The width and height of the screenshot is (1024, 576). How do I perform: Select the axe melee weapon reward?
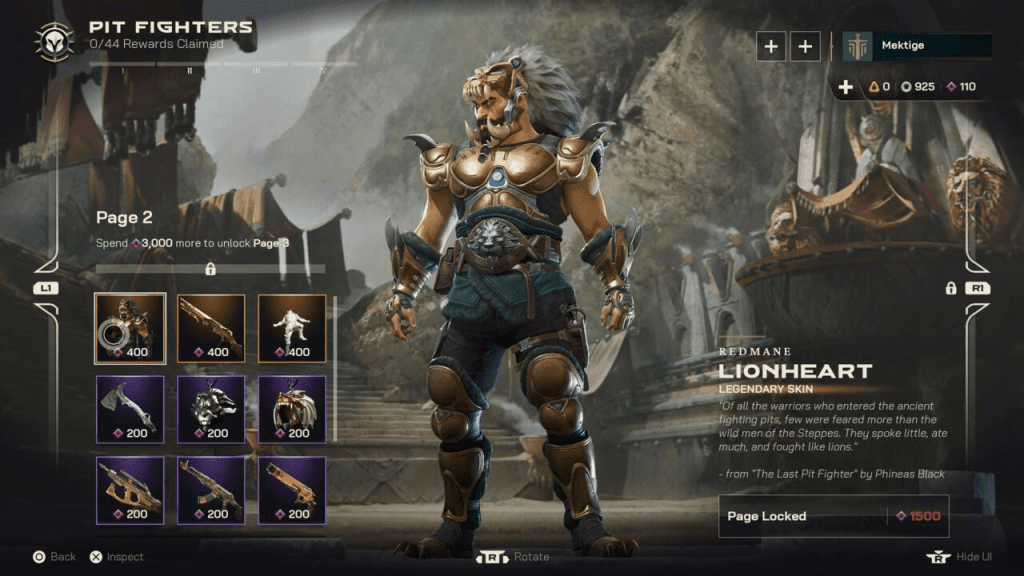130,408
